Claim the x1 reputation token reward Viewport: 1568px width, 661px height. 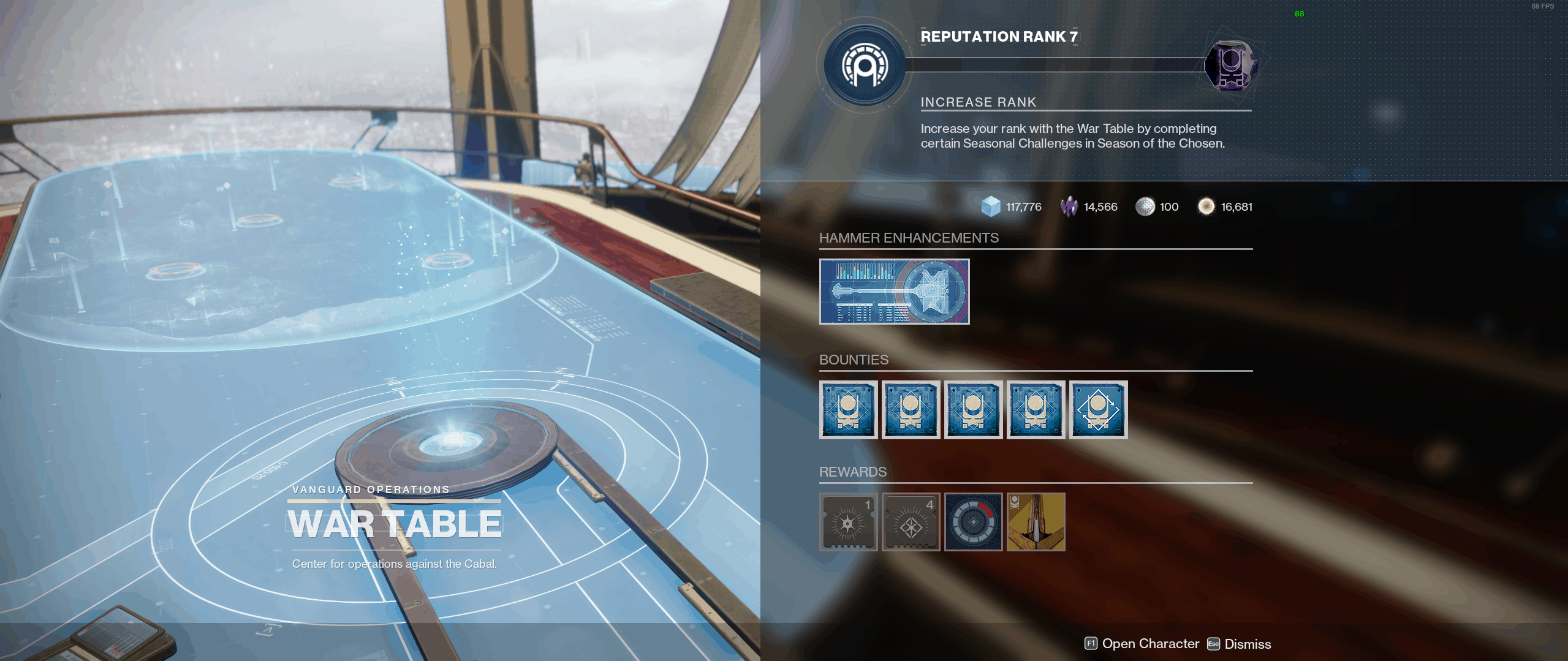(849, 522)
